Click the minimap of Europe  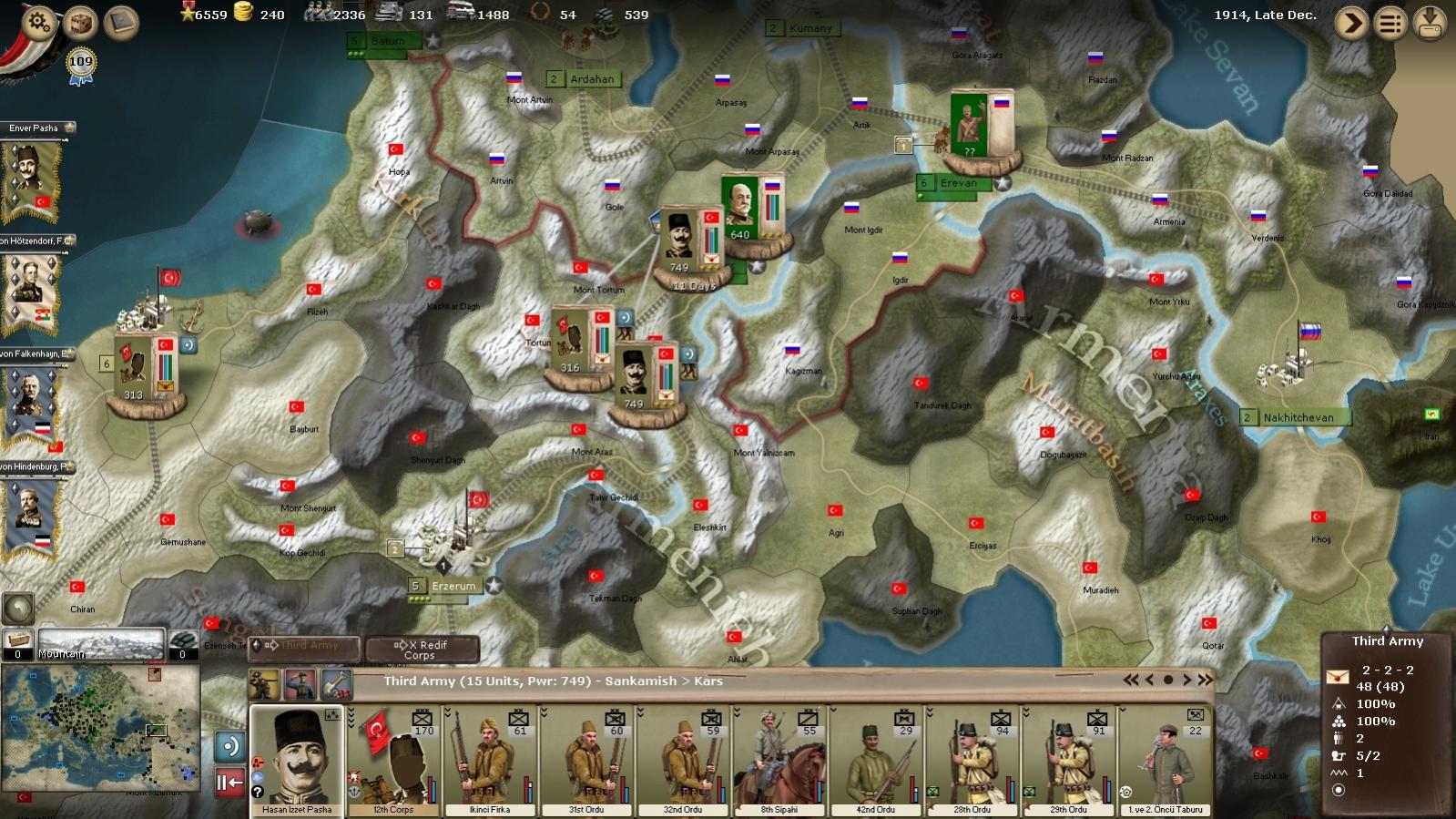100,727
